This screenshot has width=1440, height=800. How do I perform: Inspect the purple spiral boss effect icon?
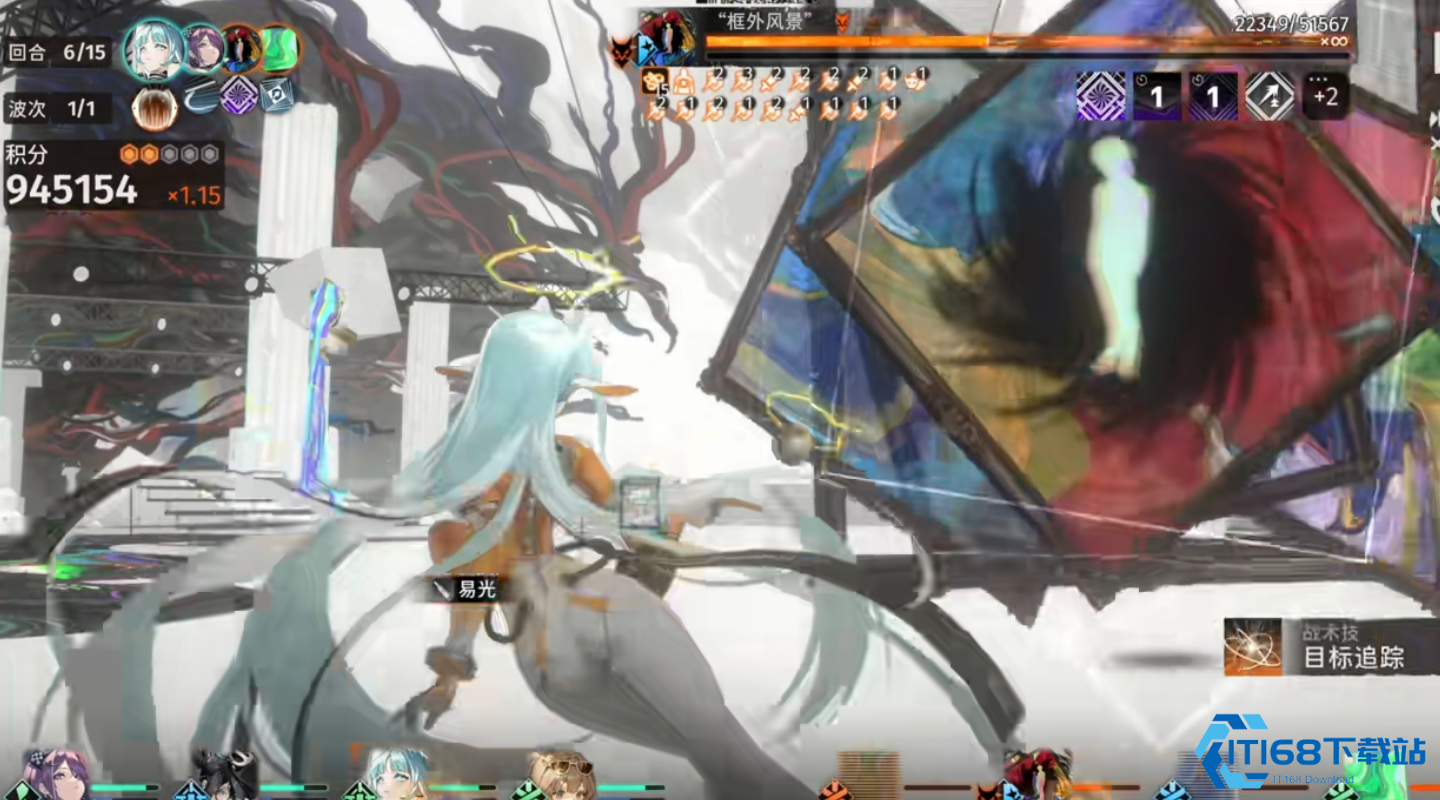(x=1101, y=97)
